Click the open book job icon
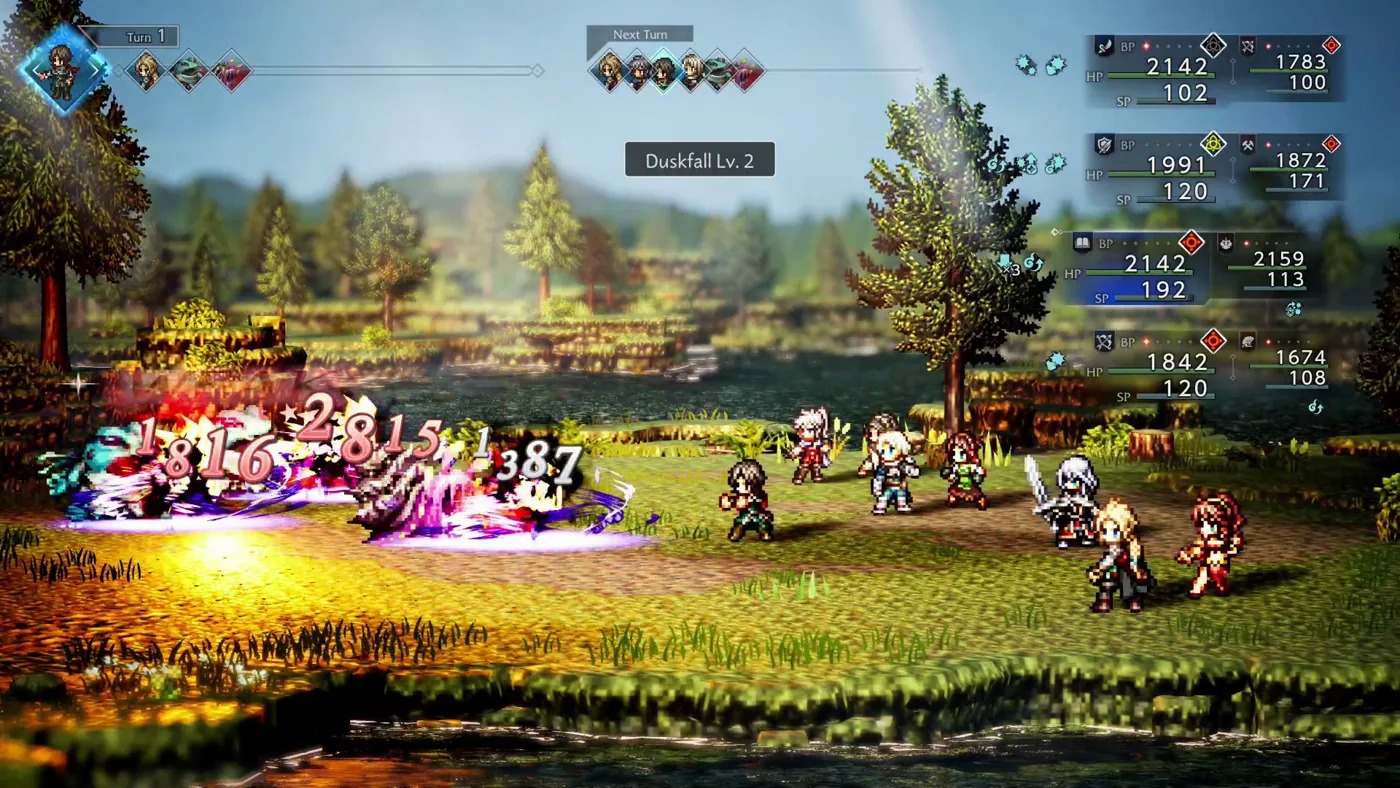 [1081, 242]
